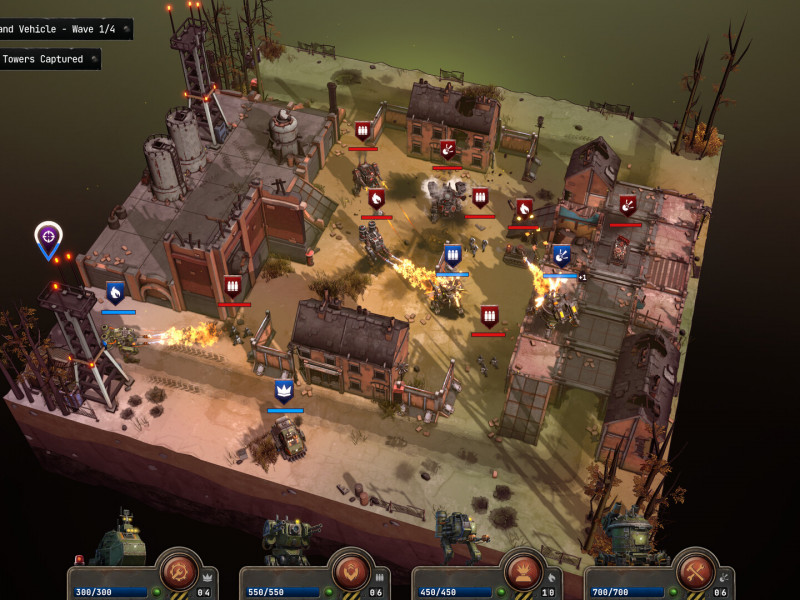Viewport: 800px width, 600px height.
Task: Activate the first unit's gear ability button
Action: (180, 569)
